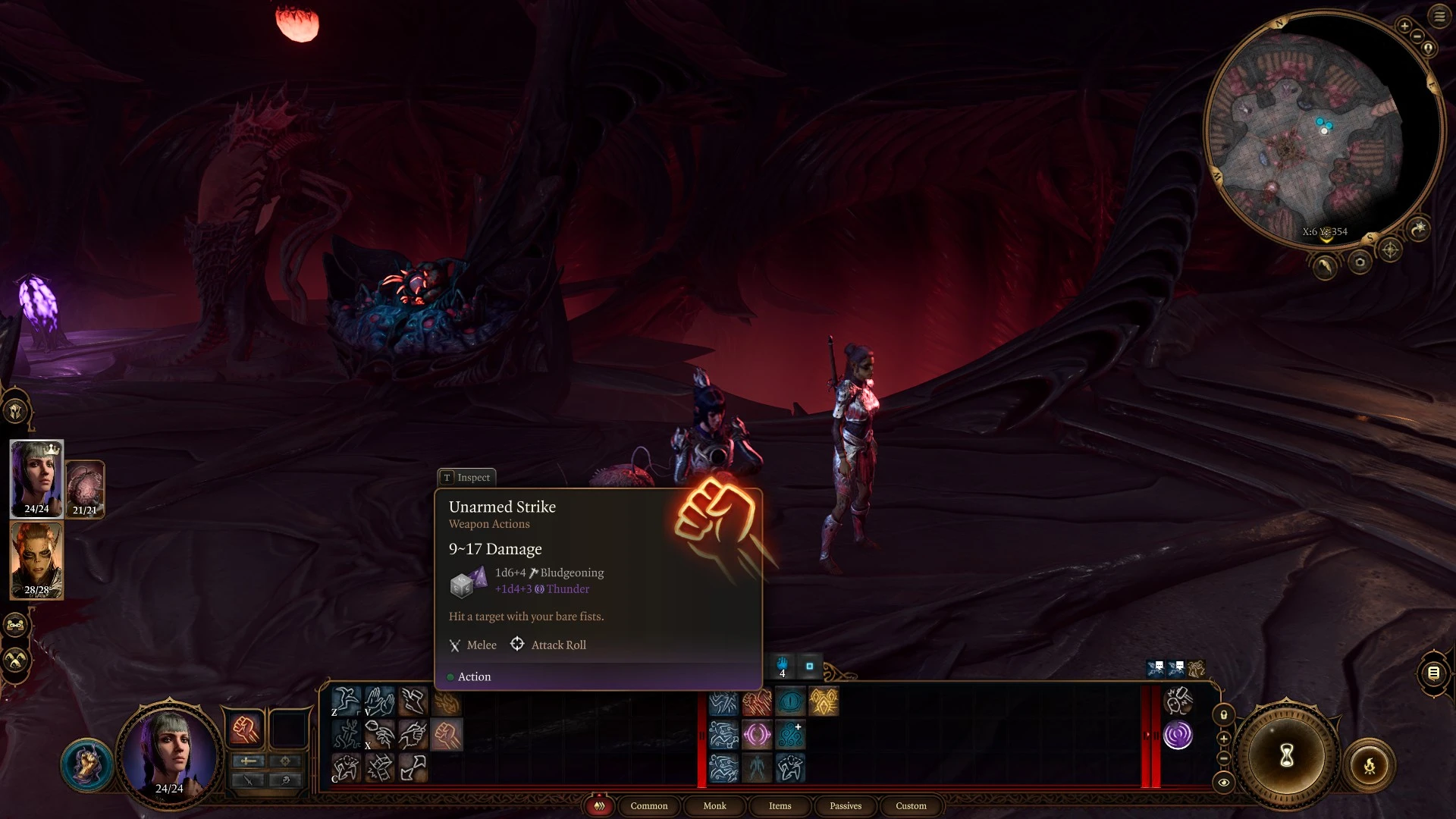The image size is (1456, 819).
Task: Zoom out on the minimap
Action: pyautogui.click(x=1417, y=36)
